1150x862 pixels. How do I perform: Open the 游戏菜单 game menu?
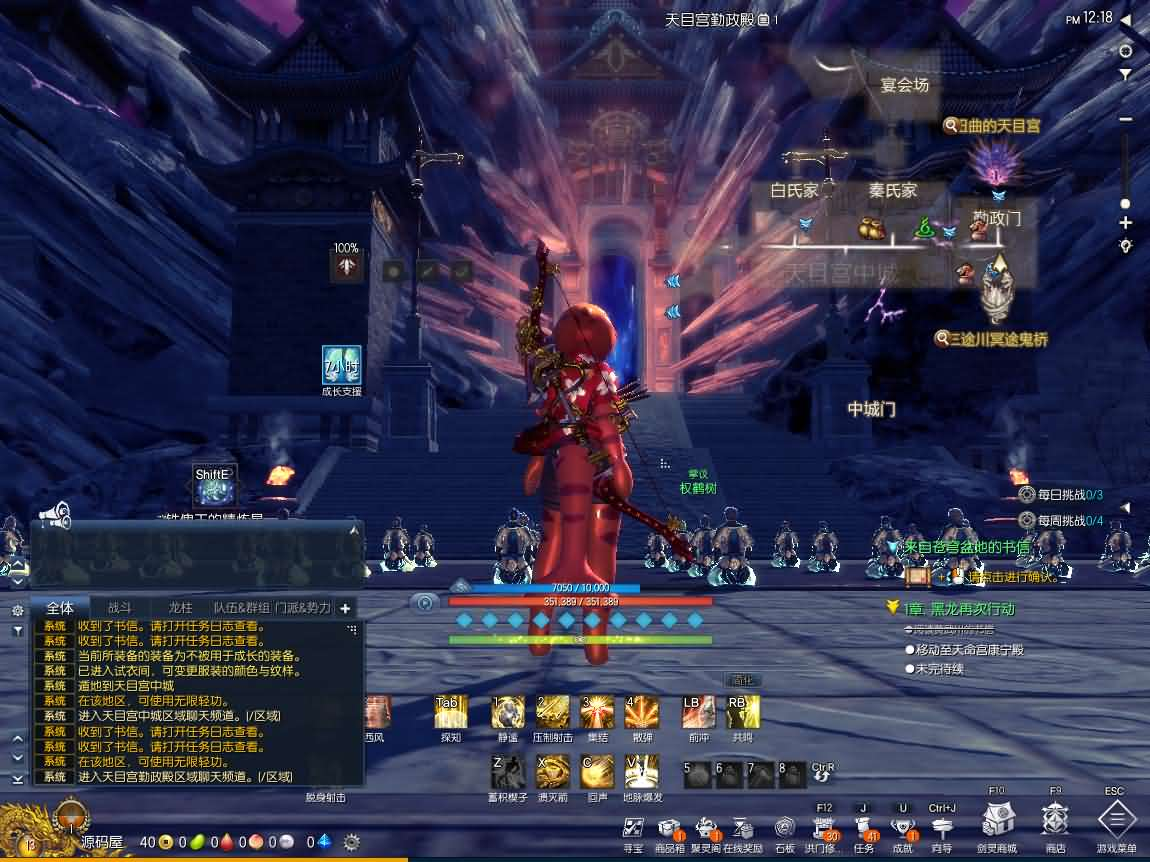pos(1115,820)
